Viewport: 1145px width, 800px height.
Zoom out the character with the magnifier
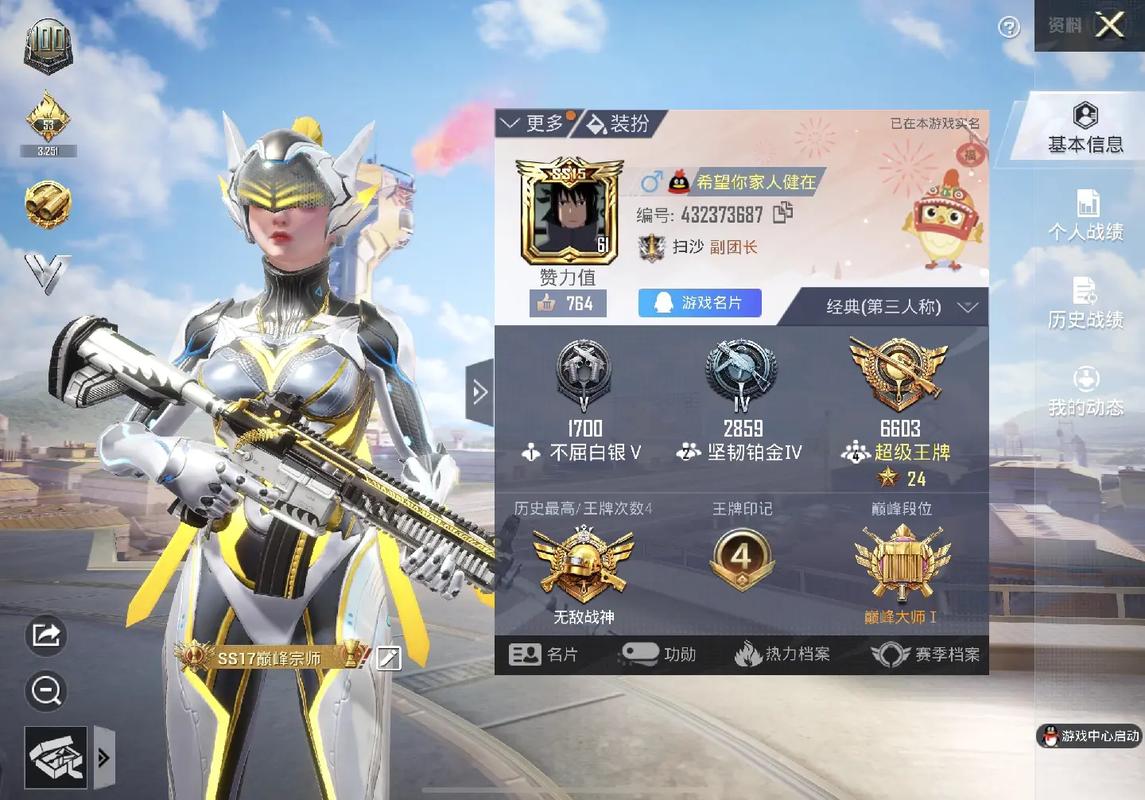tap(47, 690)
